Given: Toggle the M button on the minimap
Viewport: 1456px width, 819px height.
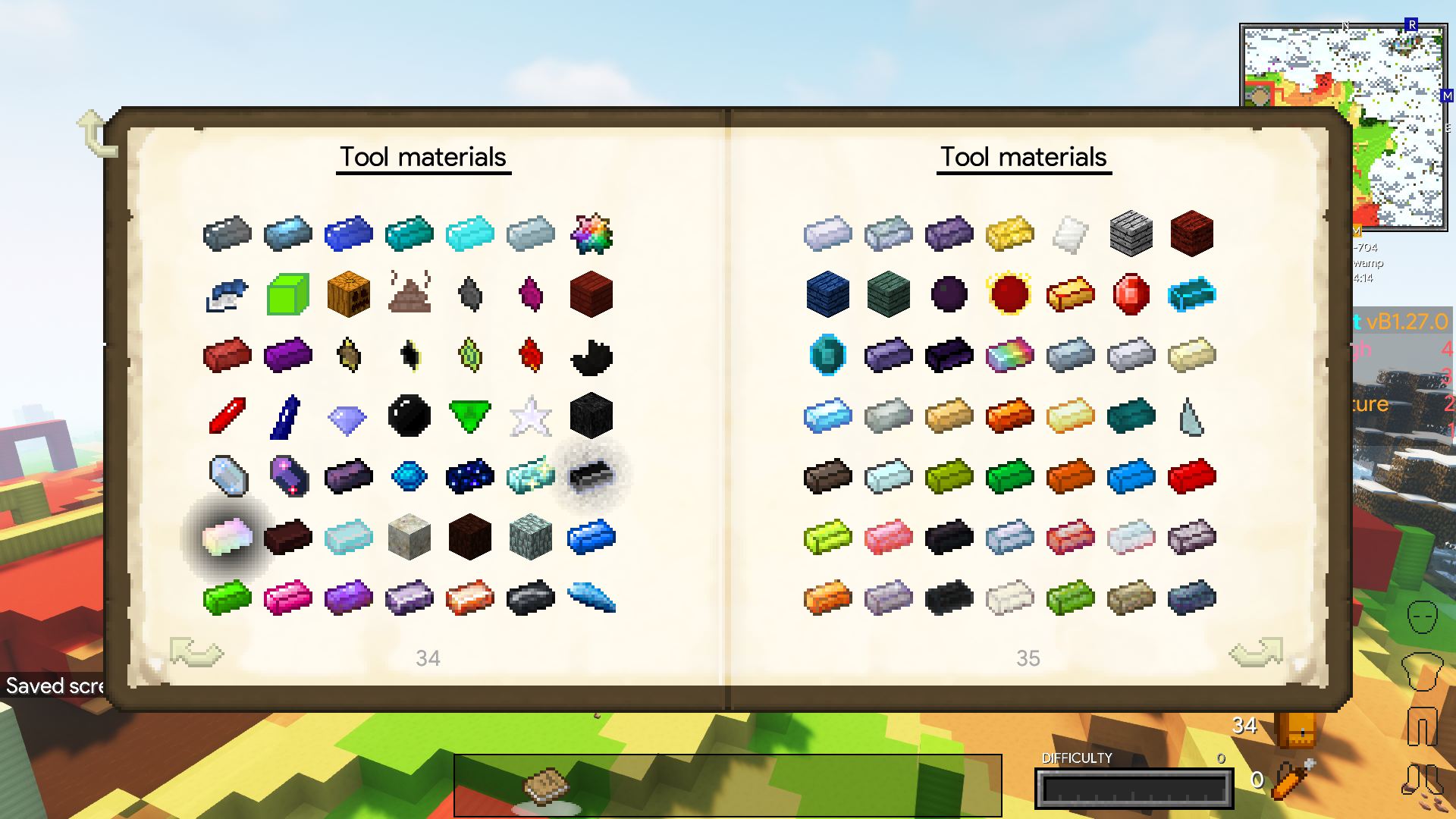Looking at the screenshot, I should click(x=1447, y=96).
